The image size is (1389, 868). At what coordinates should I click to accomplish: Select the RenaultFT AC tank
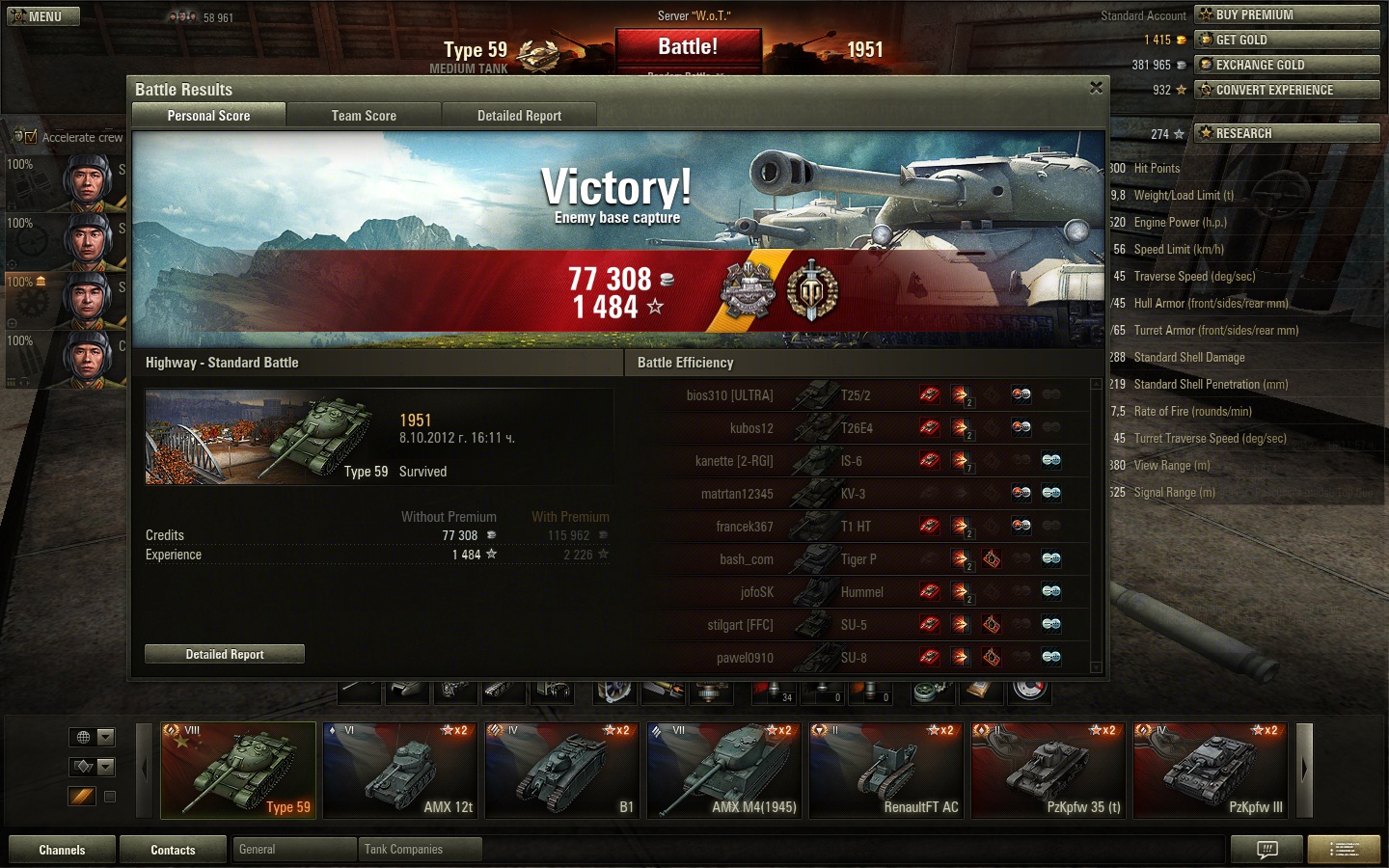tap(886, 771)
